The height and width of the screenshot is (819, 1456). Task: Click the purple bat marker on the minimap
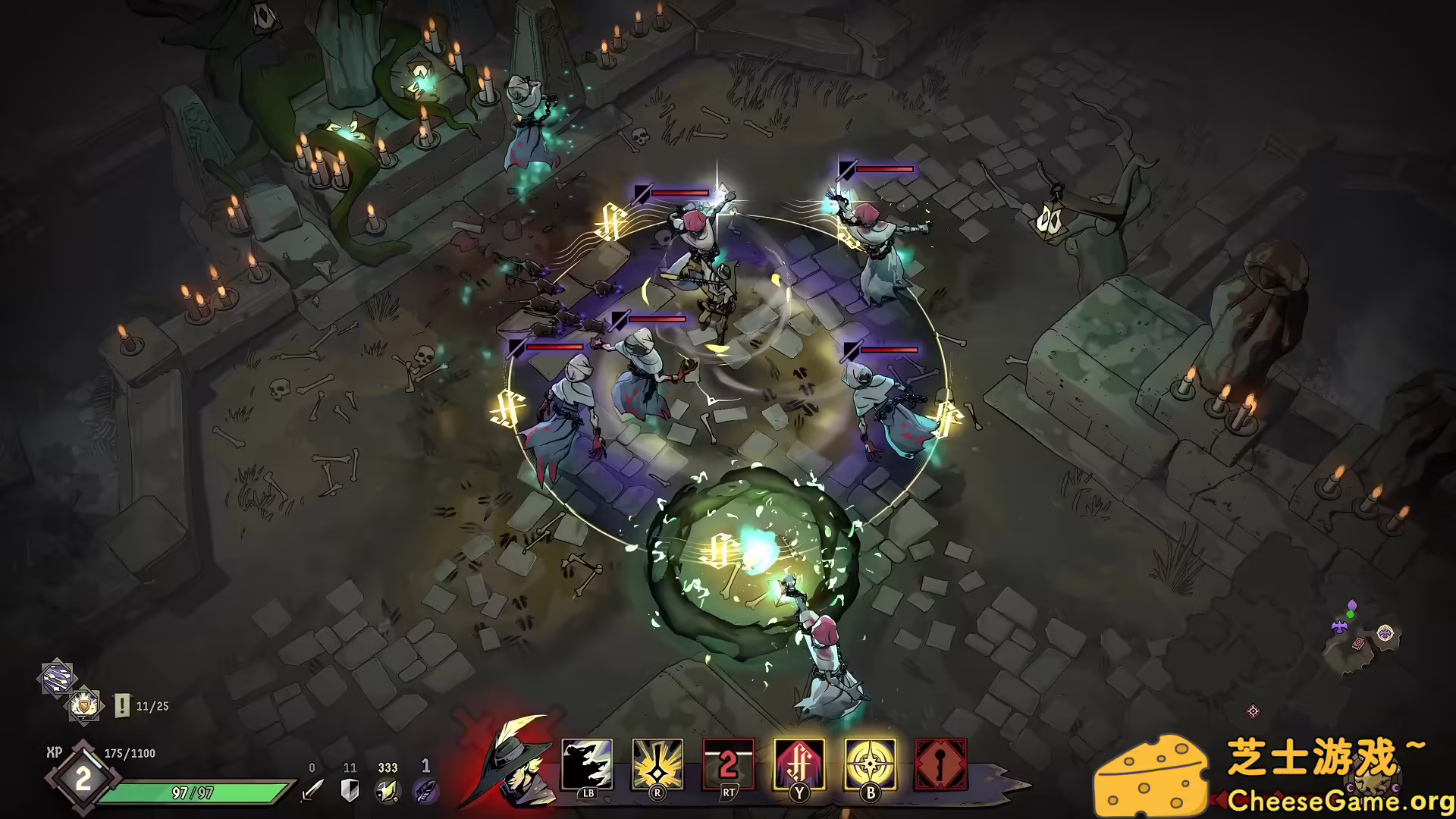point(1340,628)
